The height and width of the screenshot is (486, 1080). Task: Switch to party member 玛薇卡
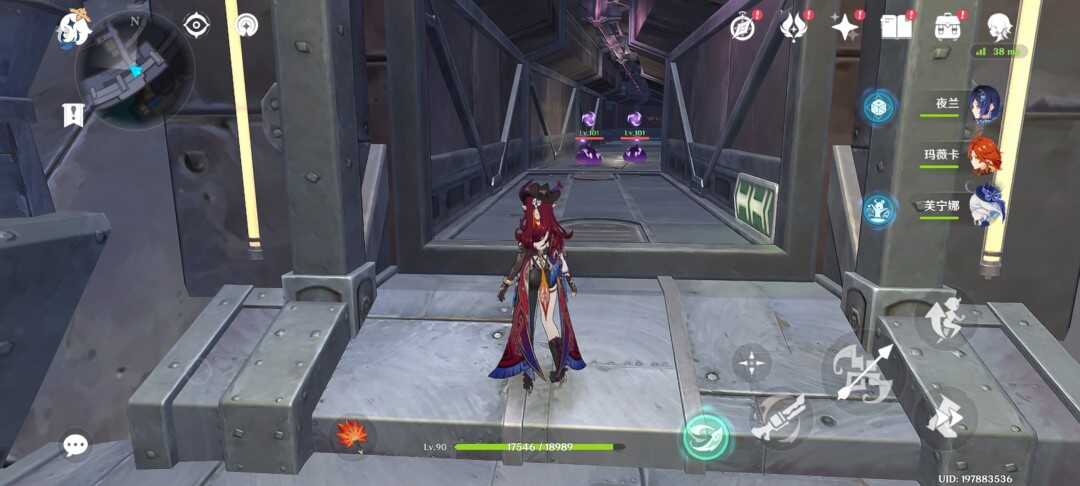coord(984,156)
